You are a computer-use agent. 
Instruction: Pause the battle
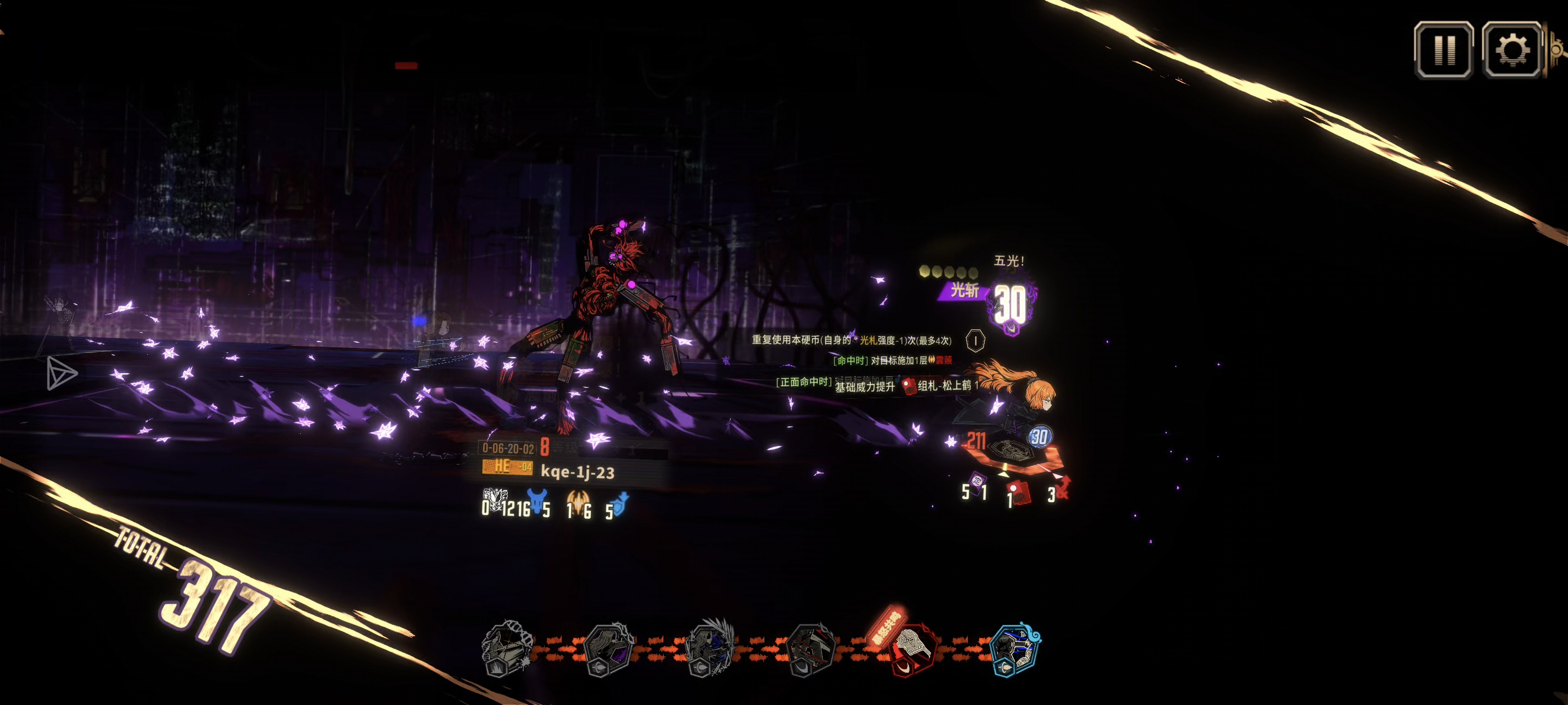coord(1443,50)
